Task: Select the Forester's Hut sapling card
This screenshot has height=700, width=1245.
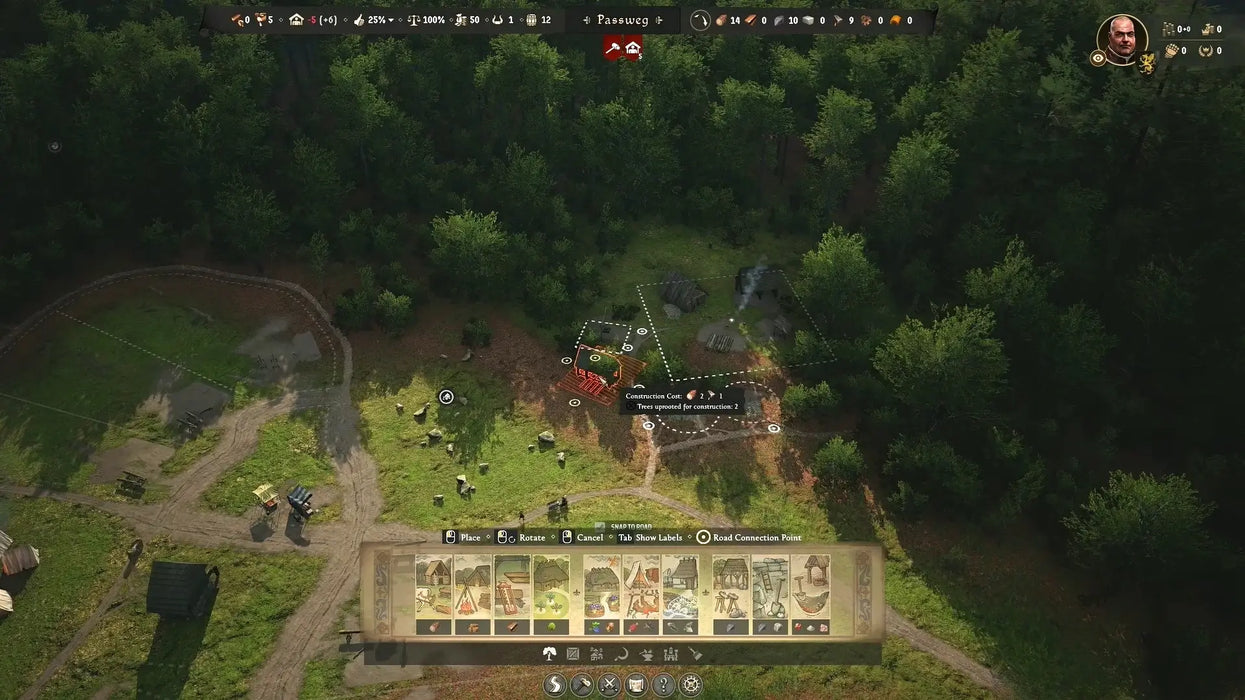Action: 551,588
